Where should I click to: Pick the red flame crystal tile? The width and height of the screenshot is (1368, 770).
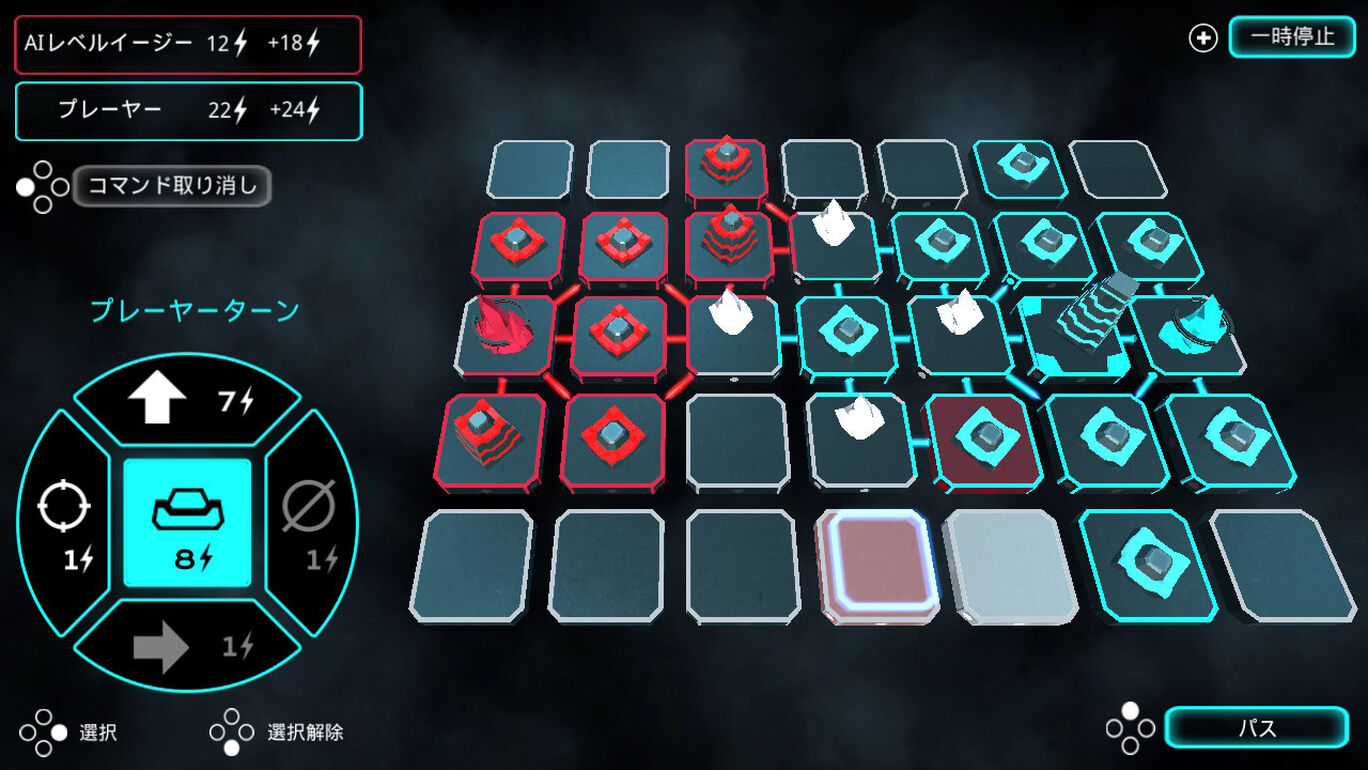click(x=505, y=332)
